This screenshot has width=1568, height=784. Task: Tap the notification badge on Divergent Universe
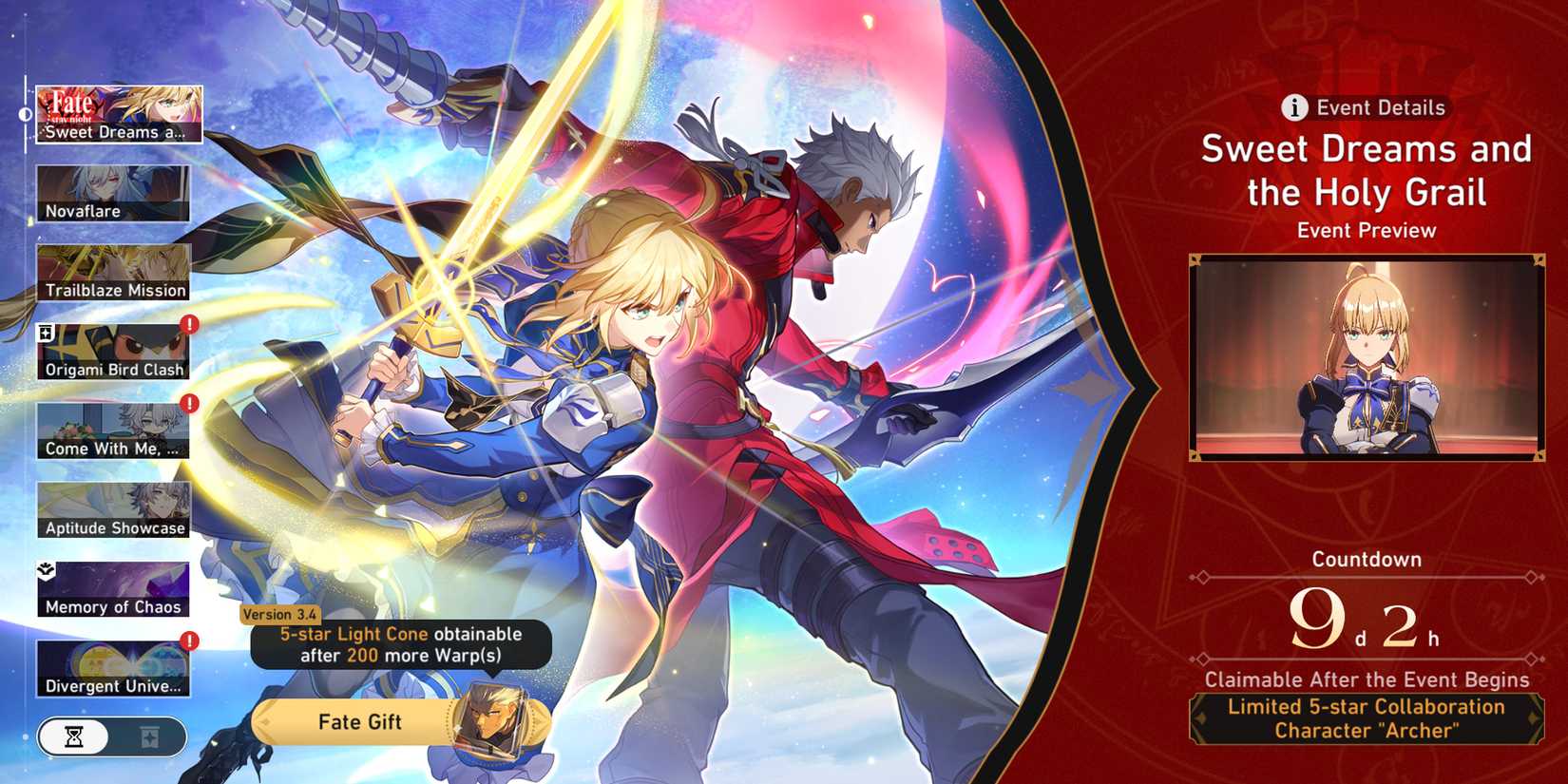coord(188,641)
